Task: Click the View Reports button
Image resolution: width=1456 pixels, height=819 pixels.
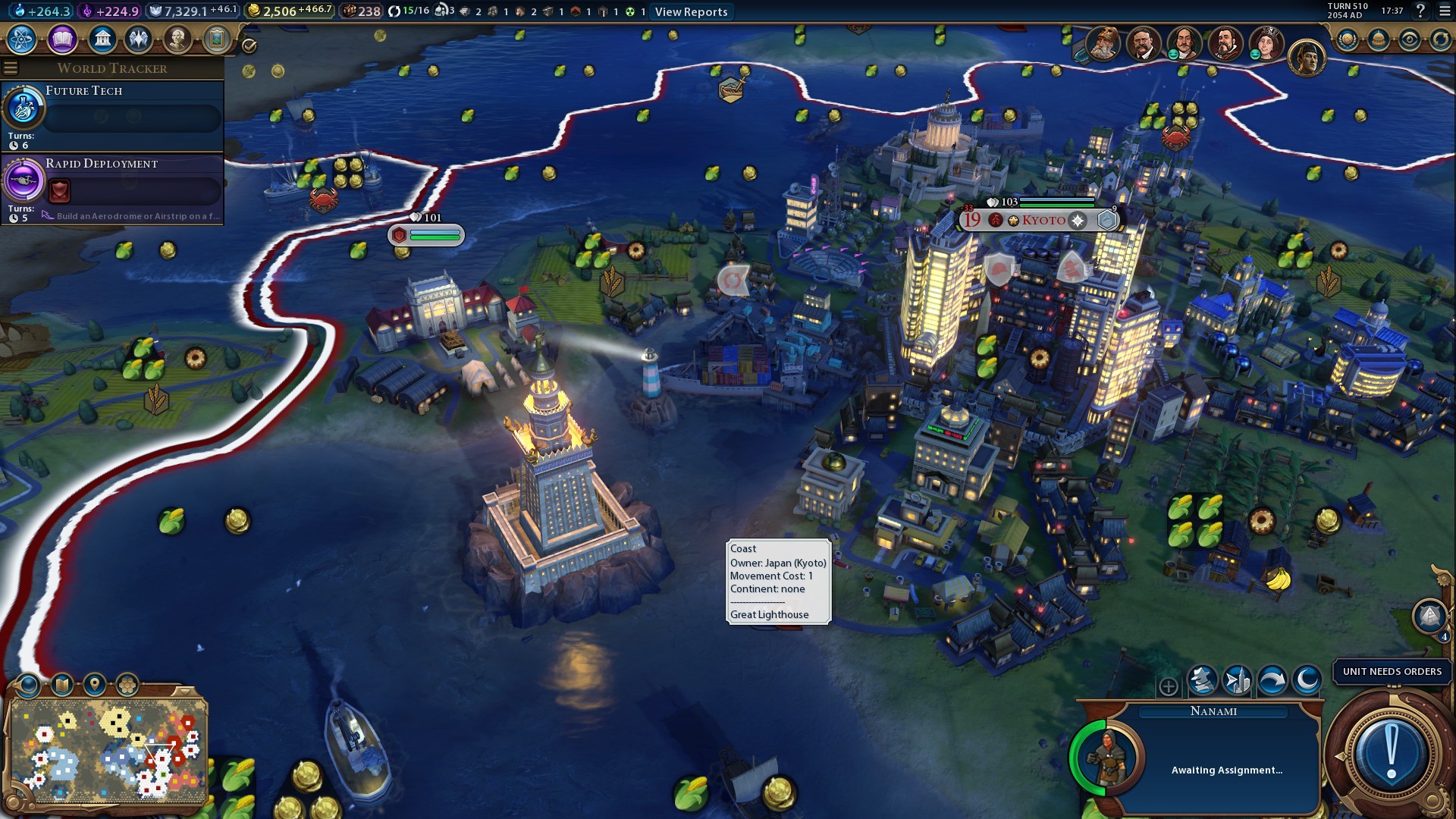Action: 691,11
